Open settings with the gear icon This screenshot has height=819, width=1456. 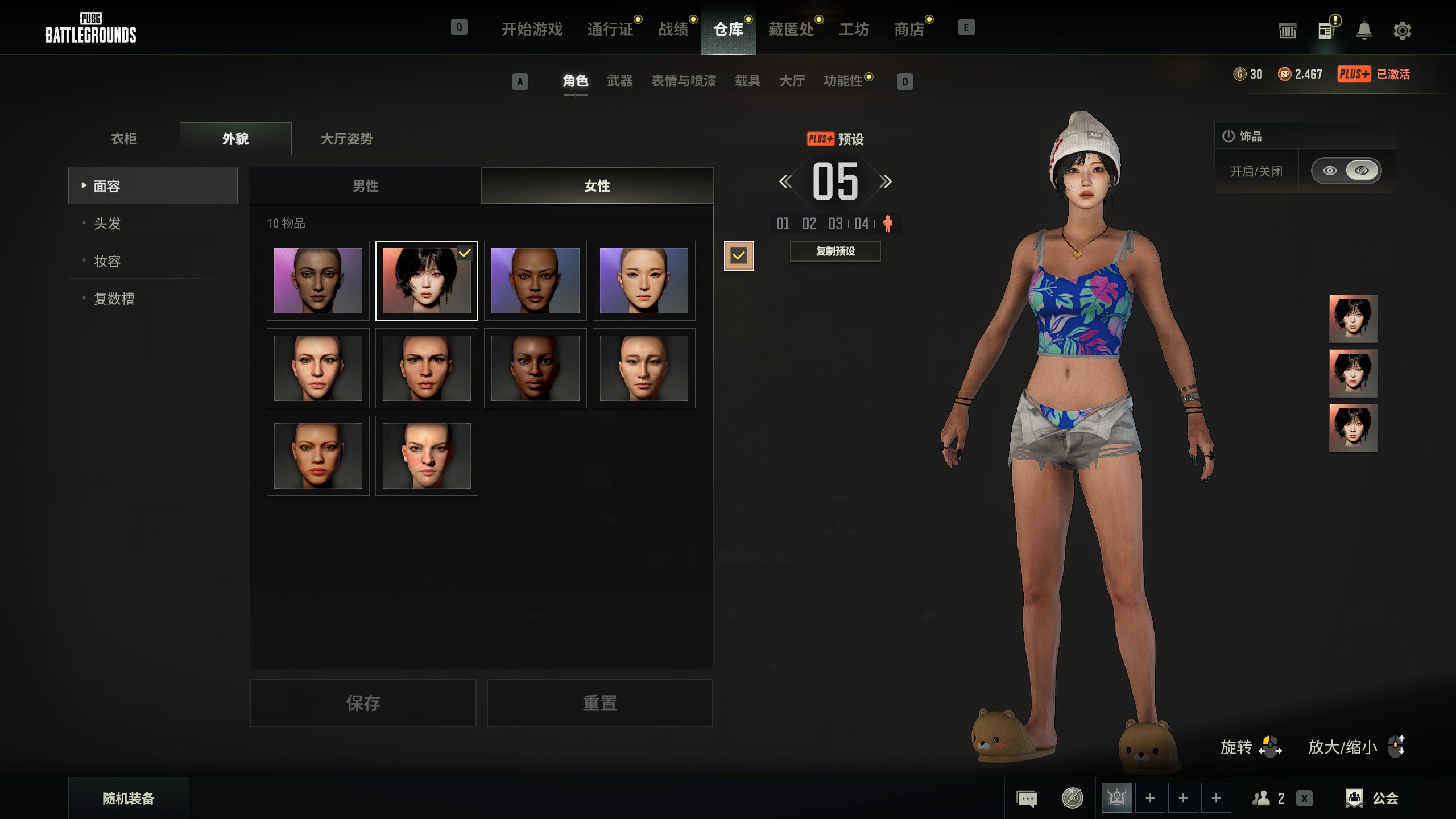pyautogui.click(x=1402, y=30)
